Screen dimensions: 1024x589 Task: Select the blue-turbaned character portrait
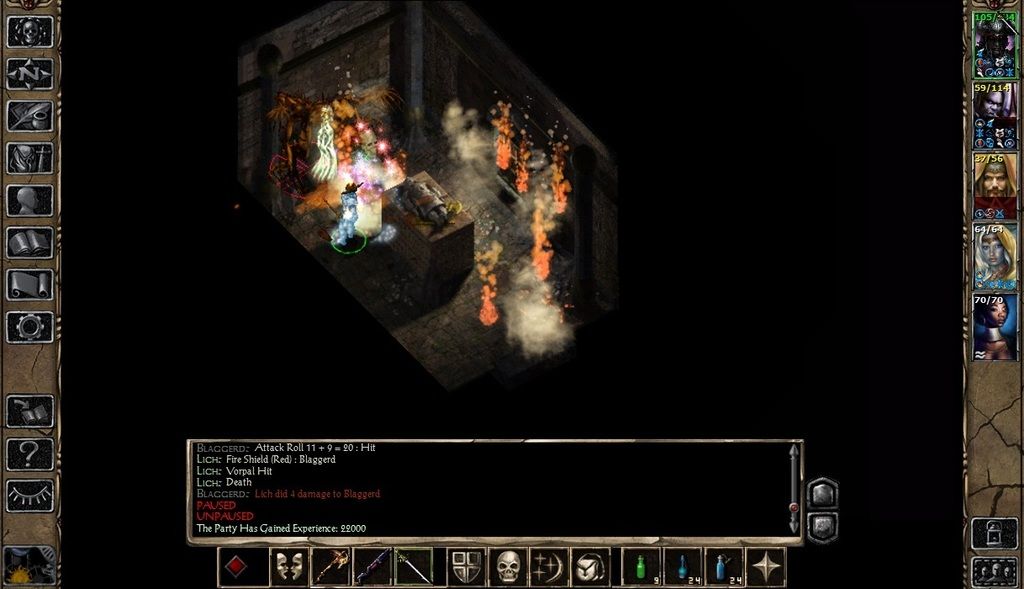point(995,327)
